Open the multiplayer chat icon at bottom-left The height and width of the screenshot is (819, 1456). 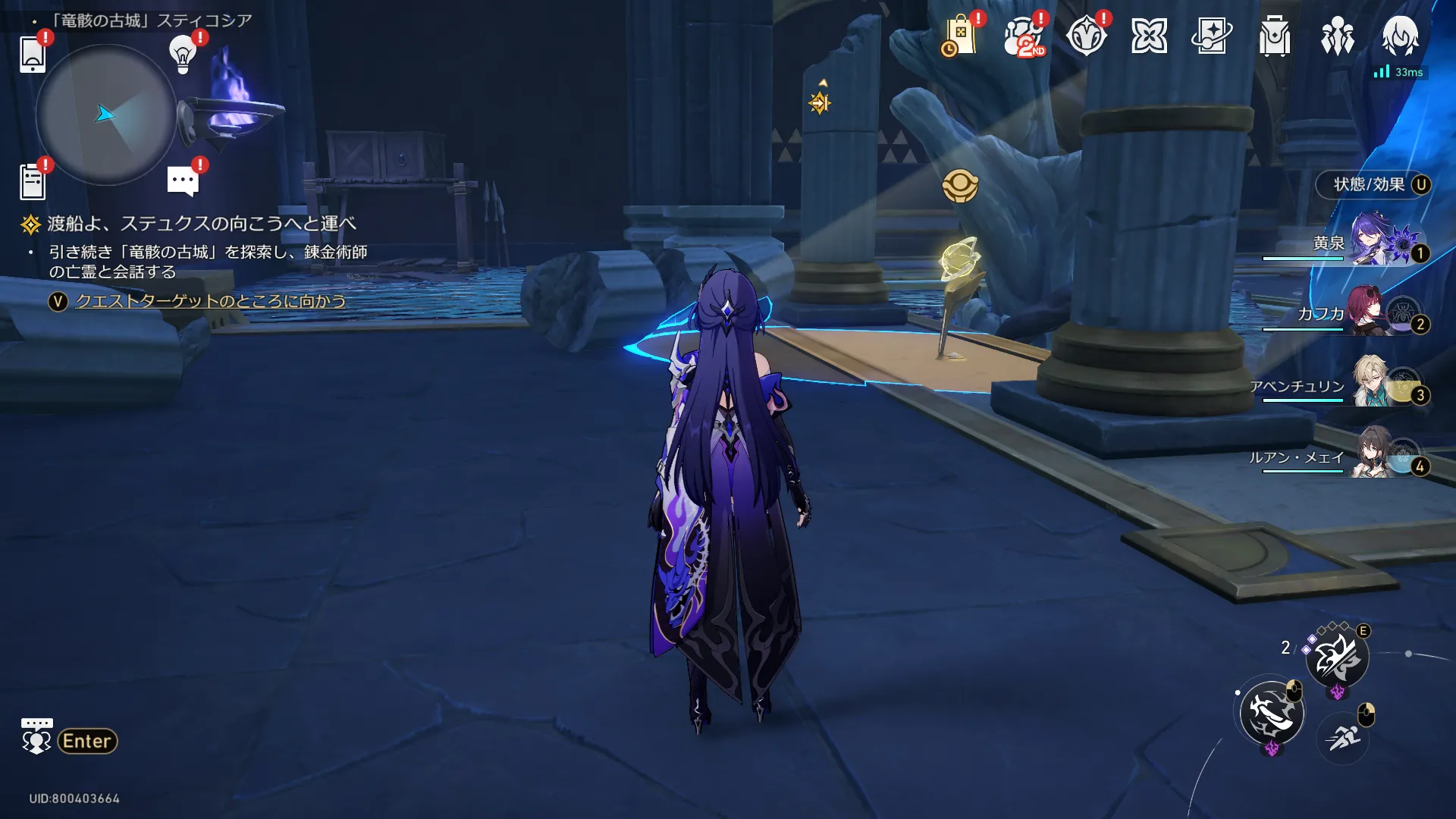click(36, 737)
